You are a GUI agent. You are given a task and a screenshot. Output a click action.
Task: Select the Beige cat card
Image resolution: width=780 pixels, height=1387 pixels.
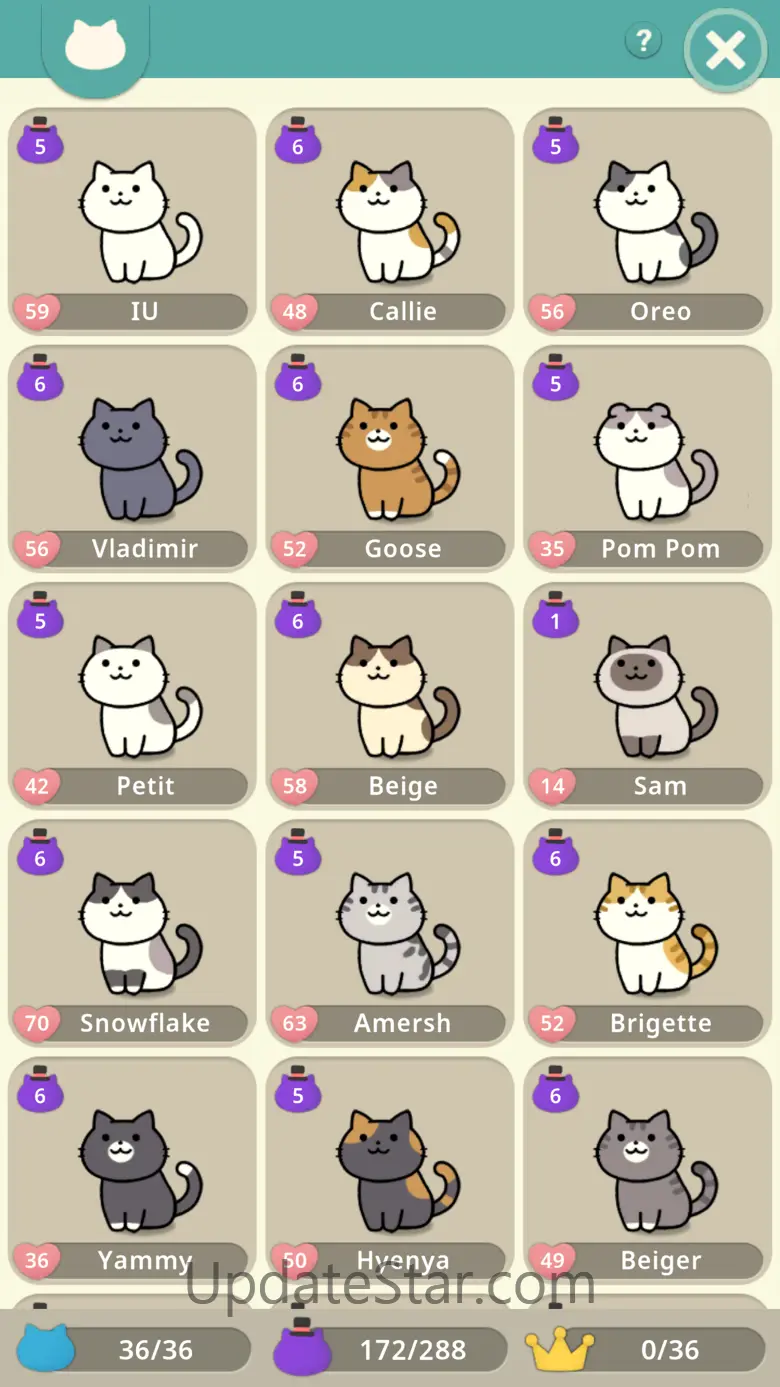coord(390,696)
